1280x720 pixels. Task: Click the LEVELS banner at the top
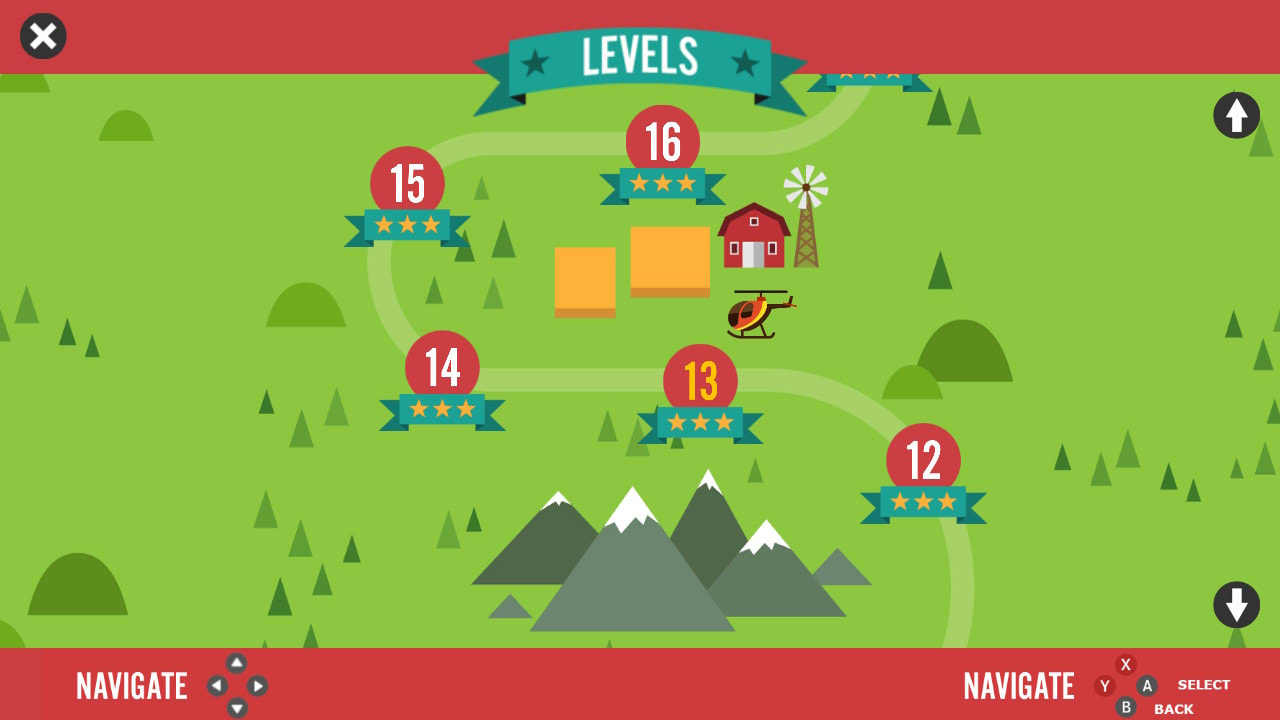click(640, 57)
